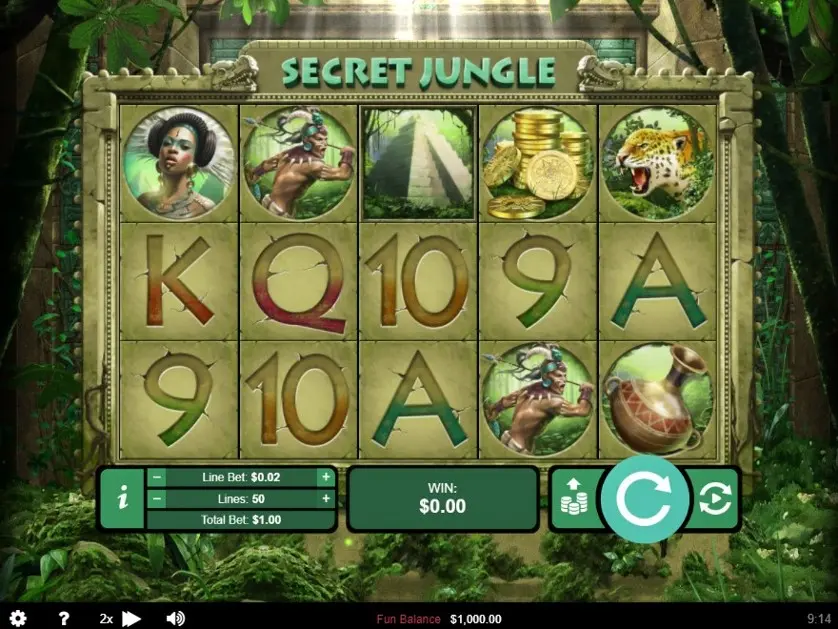Decrease the Line Bet amount
The image size is (838, 629).
(157, 477)
